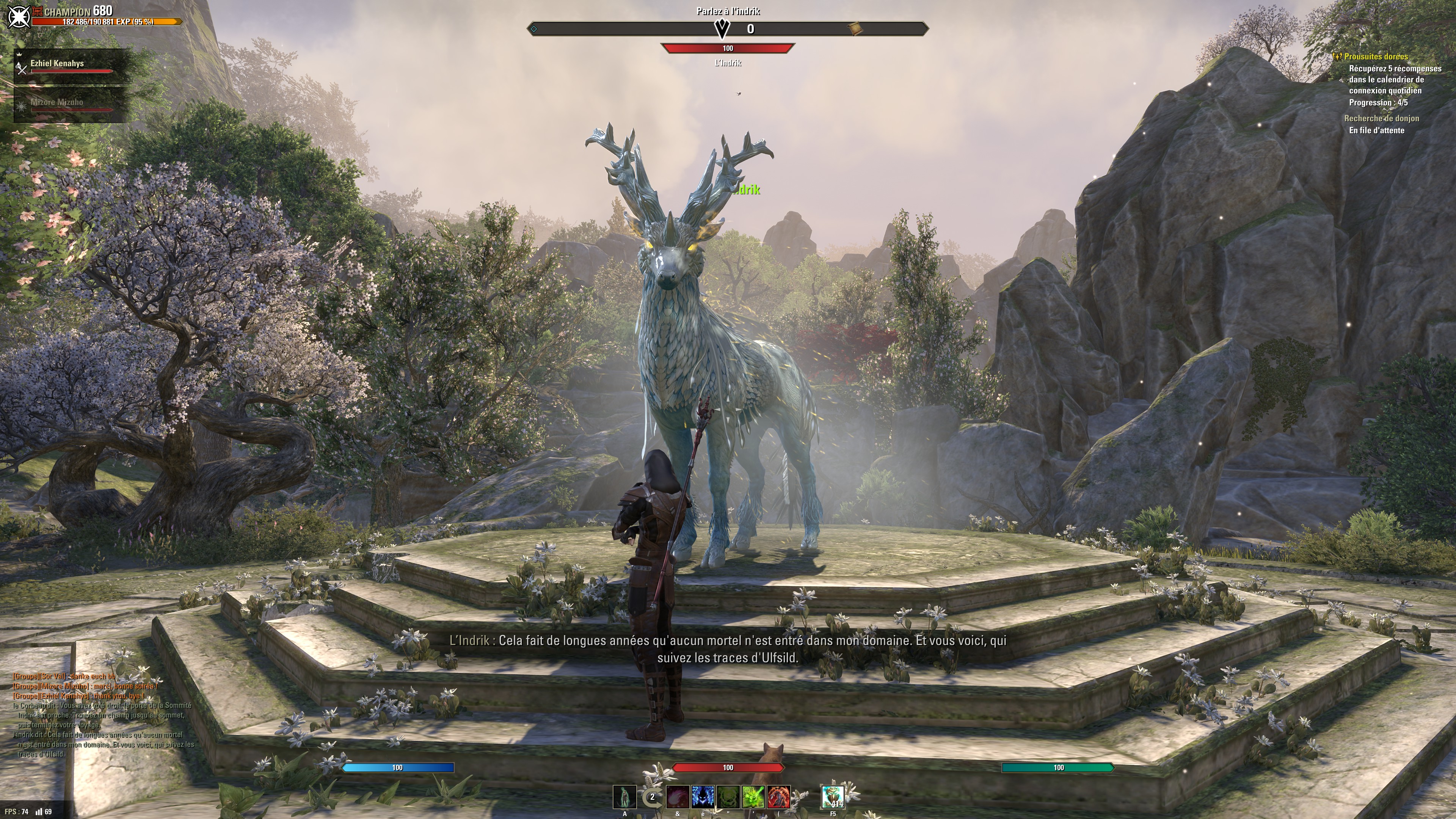Cast the purple comet ability
The height and width of the screenshot is (819, 1456).
tap(678, 797)
